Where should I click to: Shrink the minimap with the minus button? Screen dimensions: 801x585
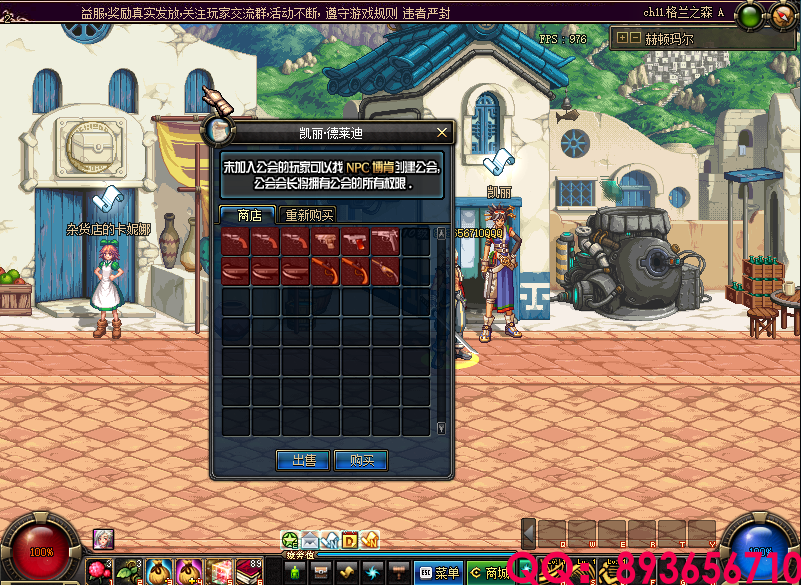634,38
